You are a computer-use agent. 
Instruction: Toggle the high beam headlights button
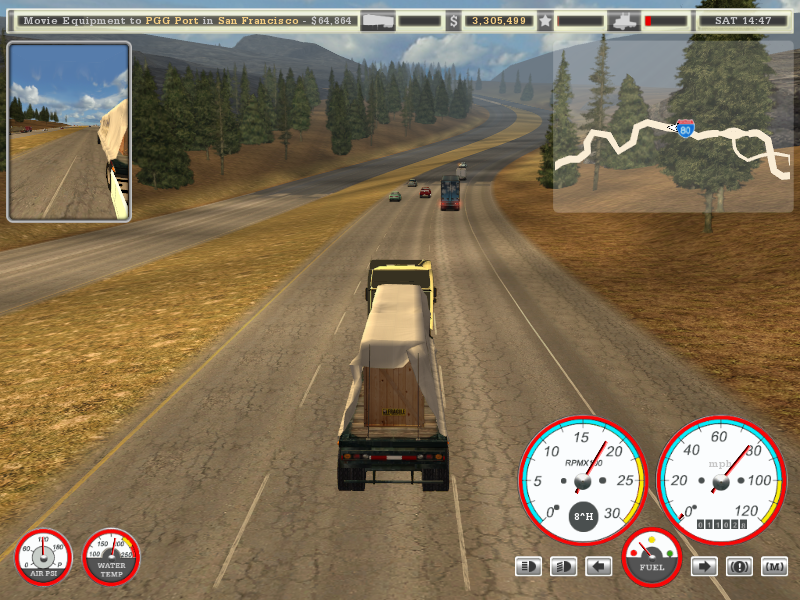tap(529, 567)
